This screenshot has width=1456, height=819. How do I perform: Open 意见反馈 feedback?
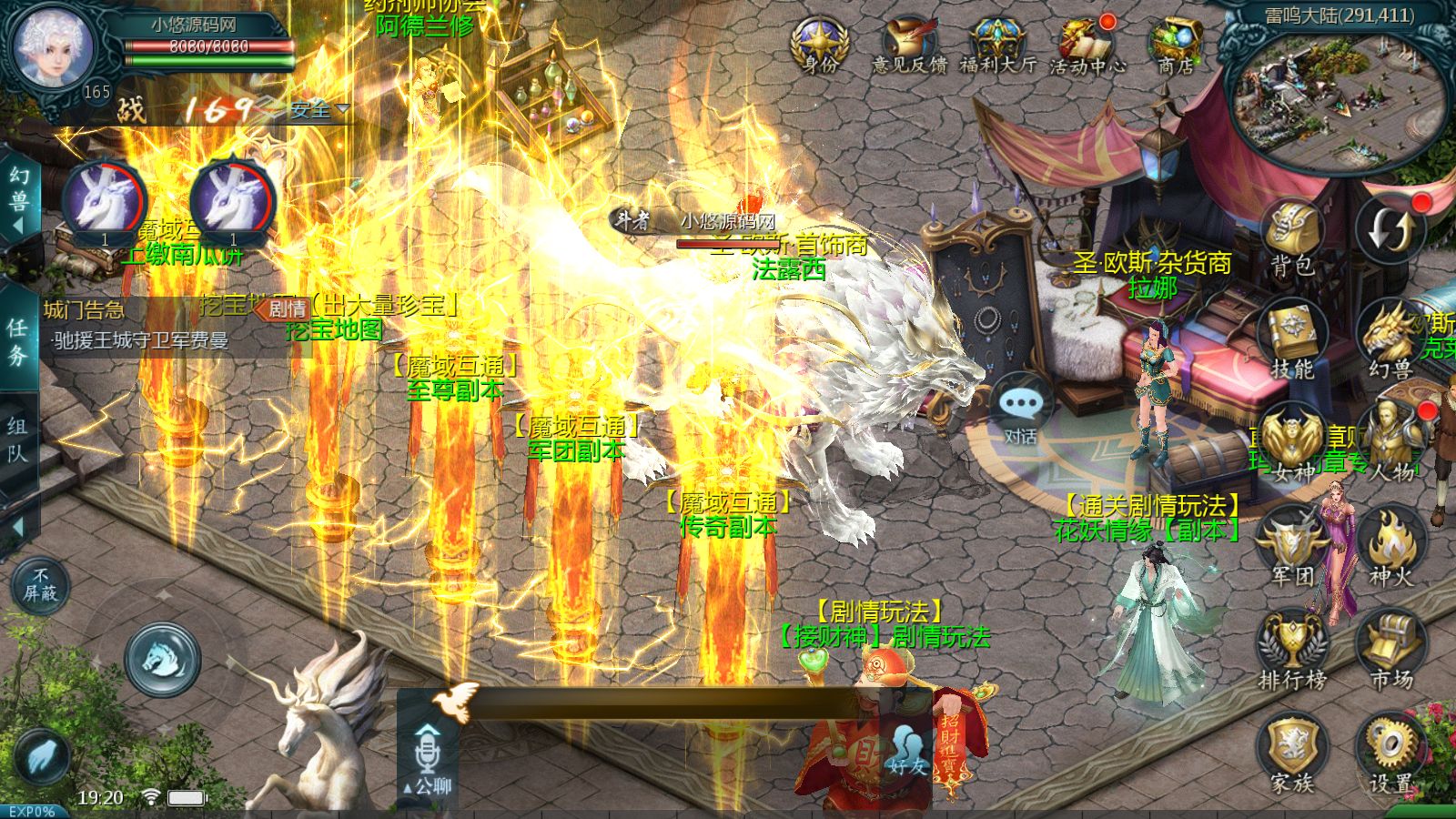coord(909,45)
